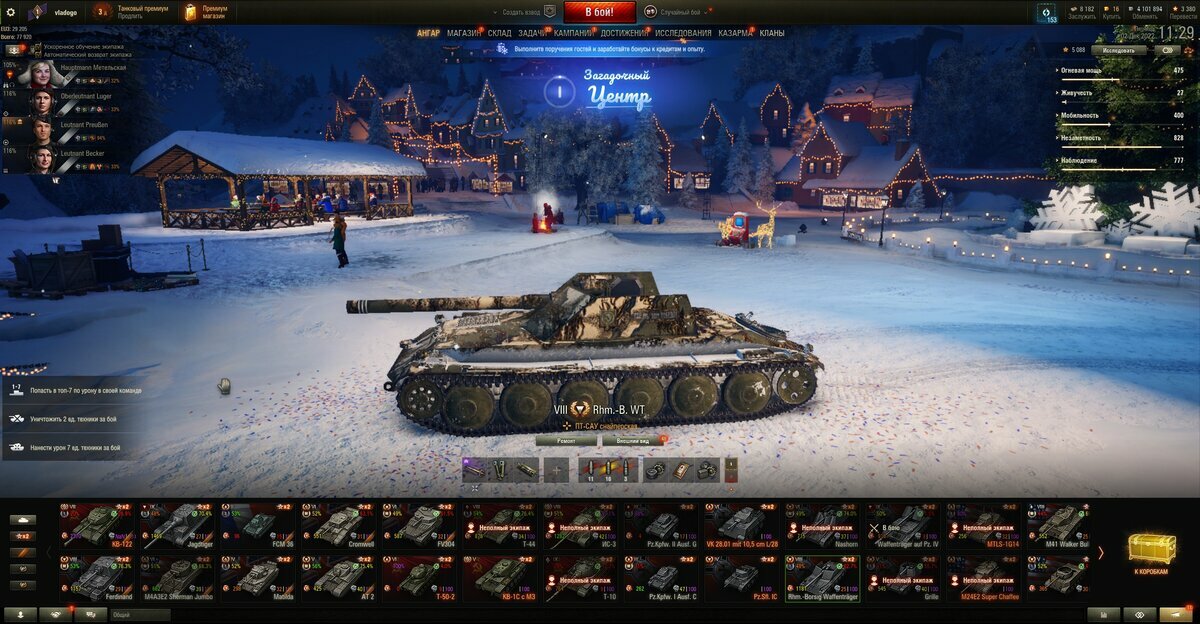1200x624 pixels.
Task: Go to the КАЗАРМА tab
Action: (735, 33)
